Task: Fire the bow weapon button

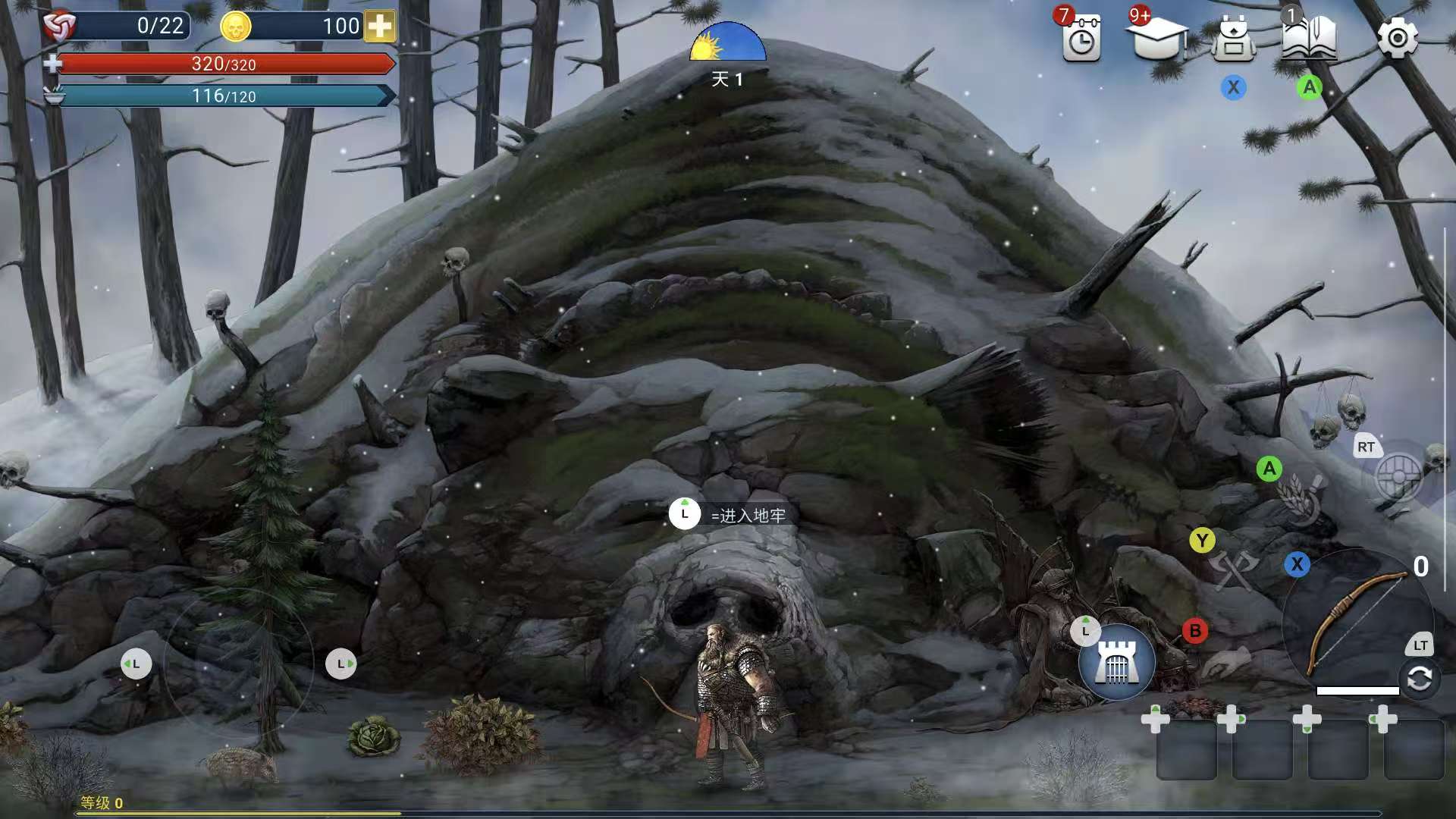Action: point(1356,623)
